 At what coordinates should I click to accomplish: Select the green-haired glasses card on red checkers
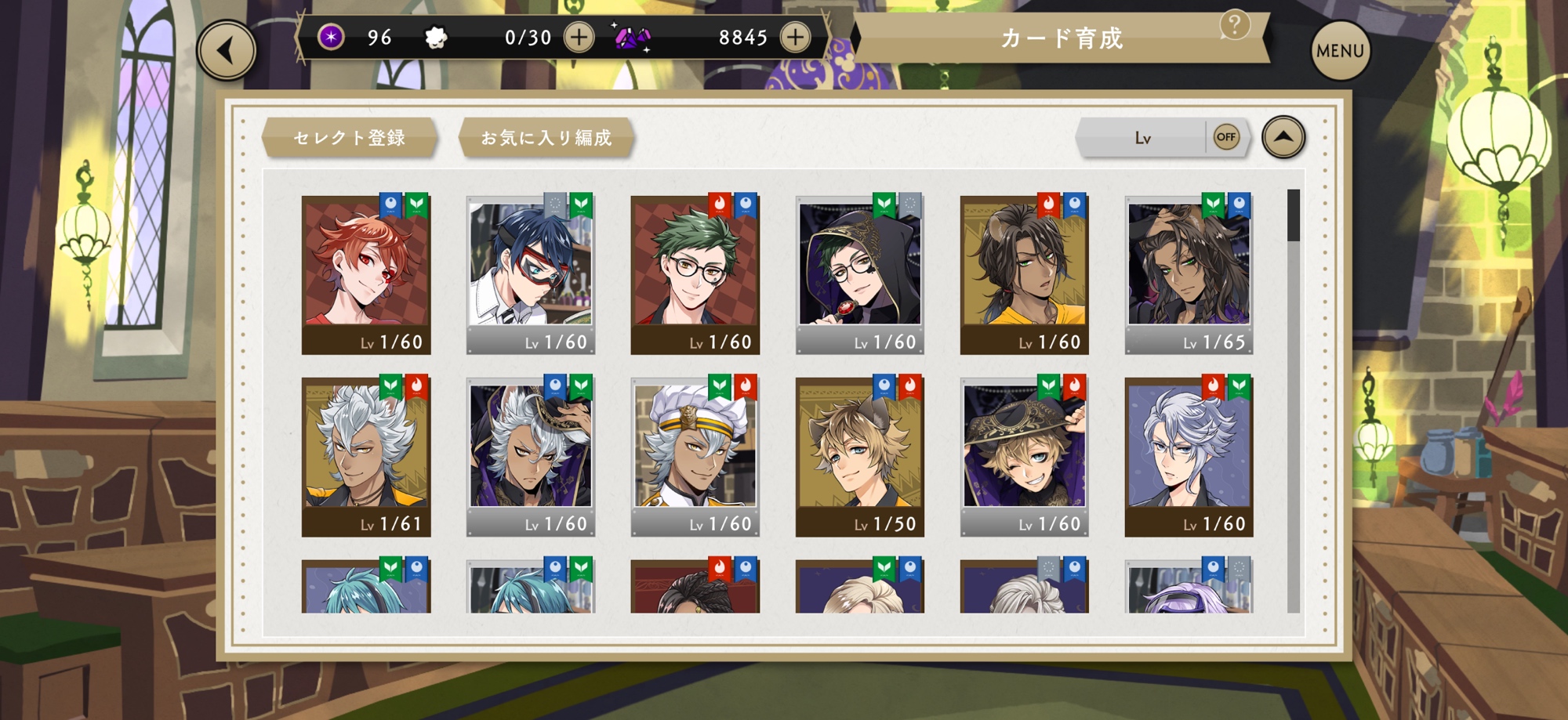tap(695, 274)
